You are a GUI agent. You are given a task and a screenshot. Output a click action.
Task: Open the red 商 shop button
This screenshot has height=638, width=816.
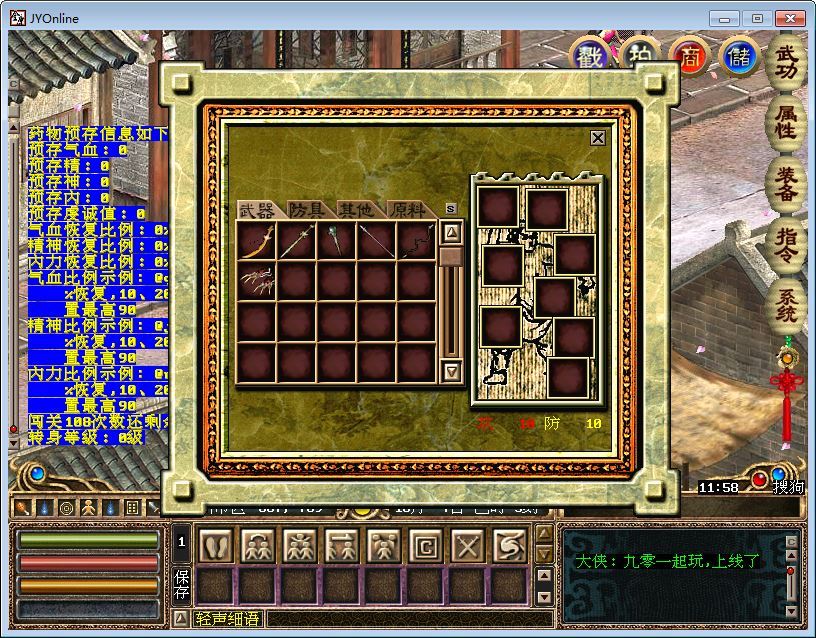click(x=689, y=56)
